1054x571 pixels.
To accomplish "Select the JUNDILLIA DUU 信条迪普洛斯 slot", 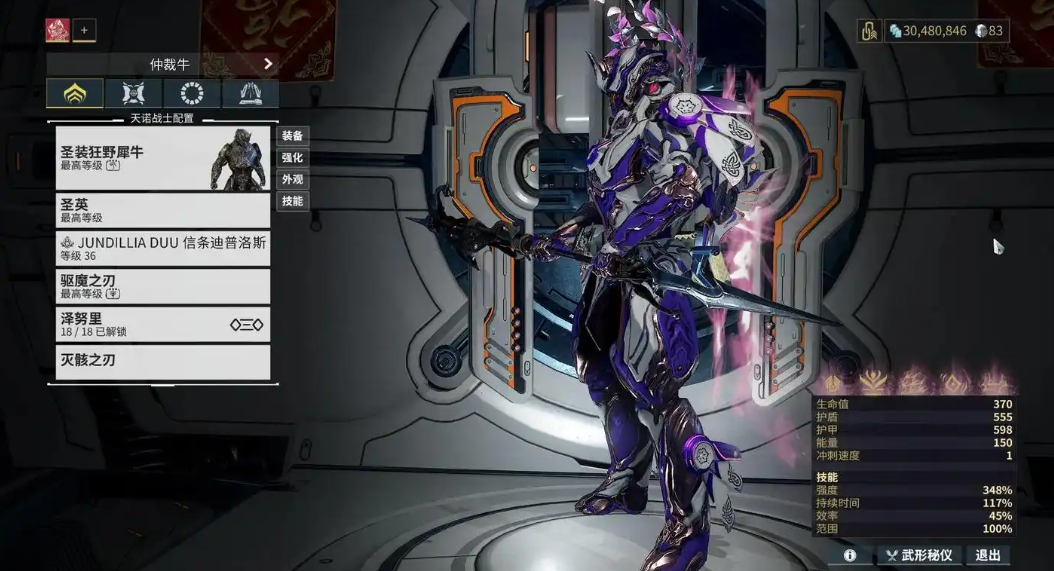I will point(163,248).
